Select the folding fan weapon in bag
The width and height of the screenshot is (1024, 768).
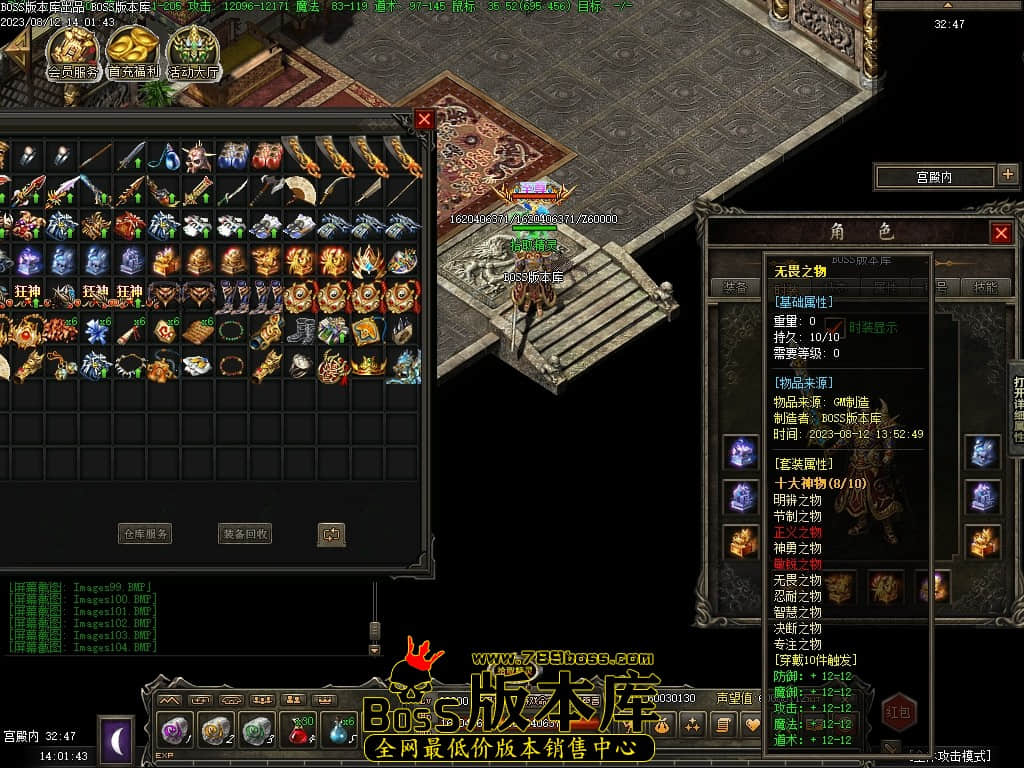click(300, 190)
